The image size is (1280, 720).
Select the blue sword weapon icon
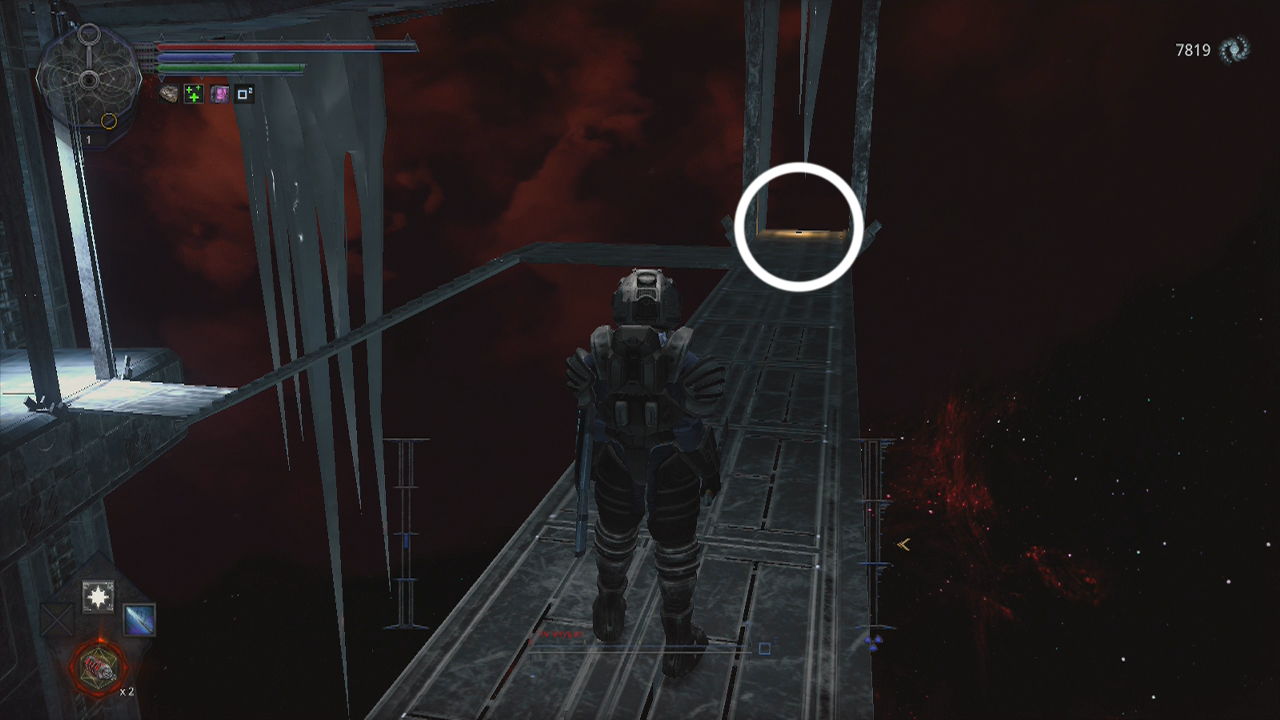pyautogui.click(x=139, y=621)
